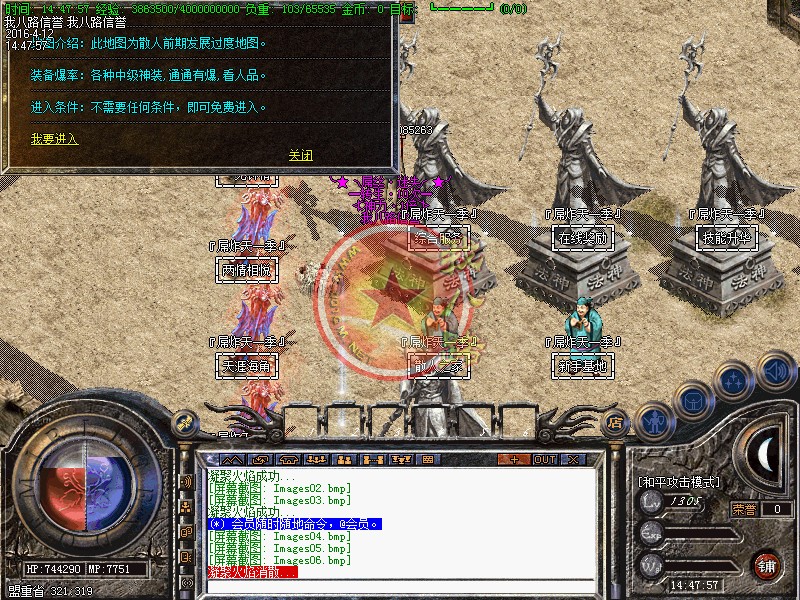This screenshot has height=600, width=800.
Task: Click the red 铺 stall button
Action: click(766, 565)
